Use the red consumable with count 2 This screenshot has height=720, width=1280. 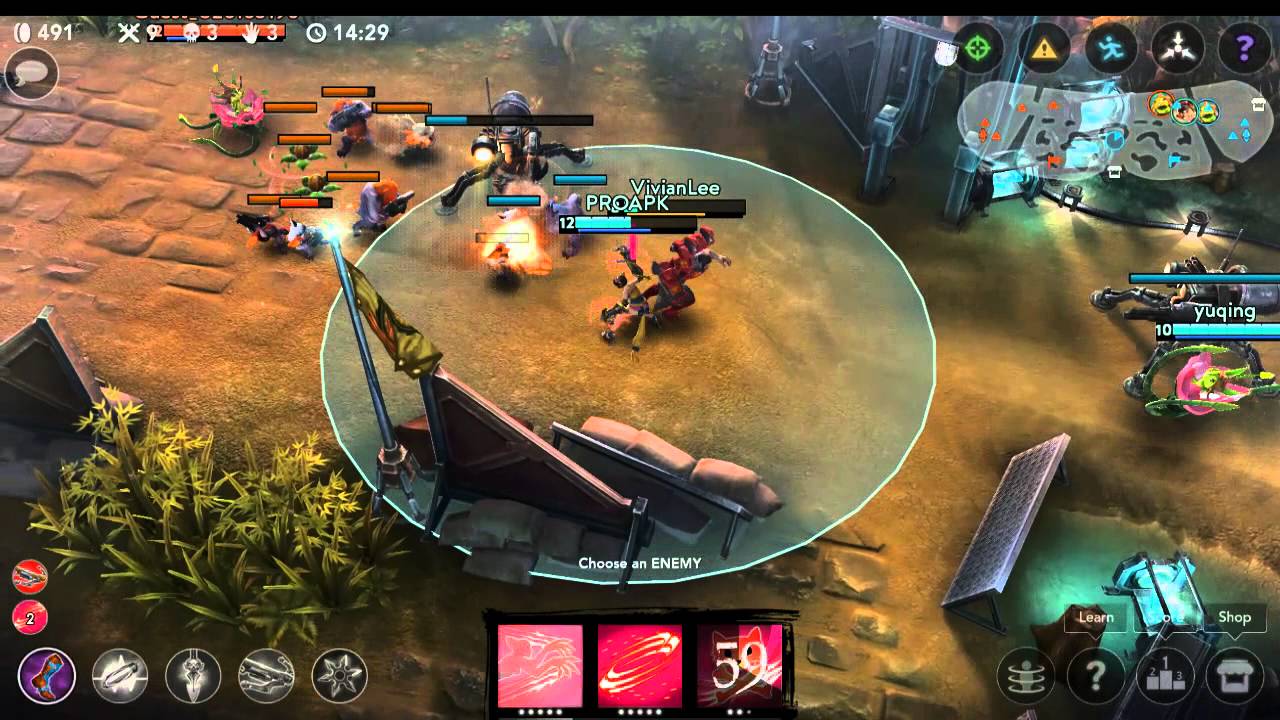[30, 618]
